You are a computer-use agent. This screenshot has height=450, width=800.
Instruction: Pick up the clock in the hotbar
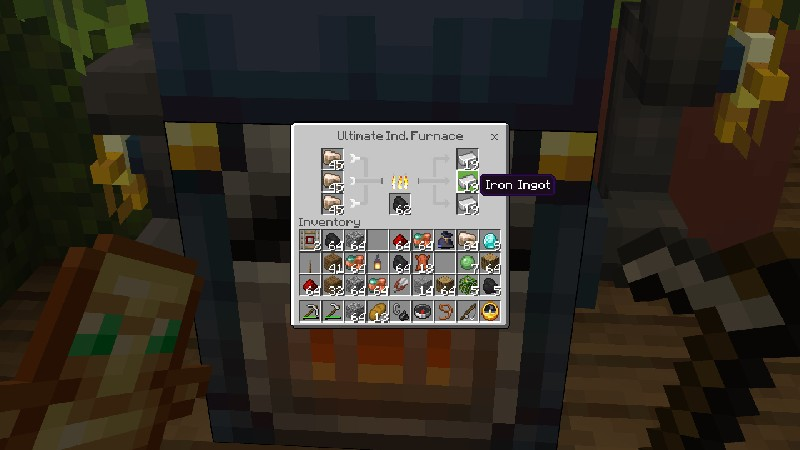(x=490, y=311)
